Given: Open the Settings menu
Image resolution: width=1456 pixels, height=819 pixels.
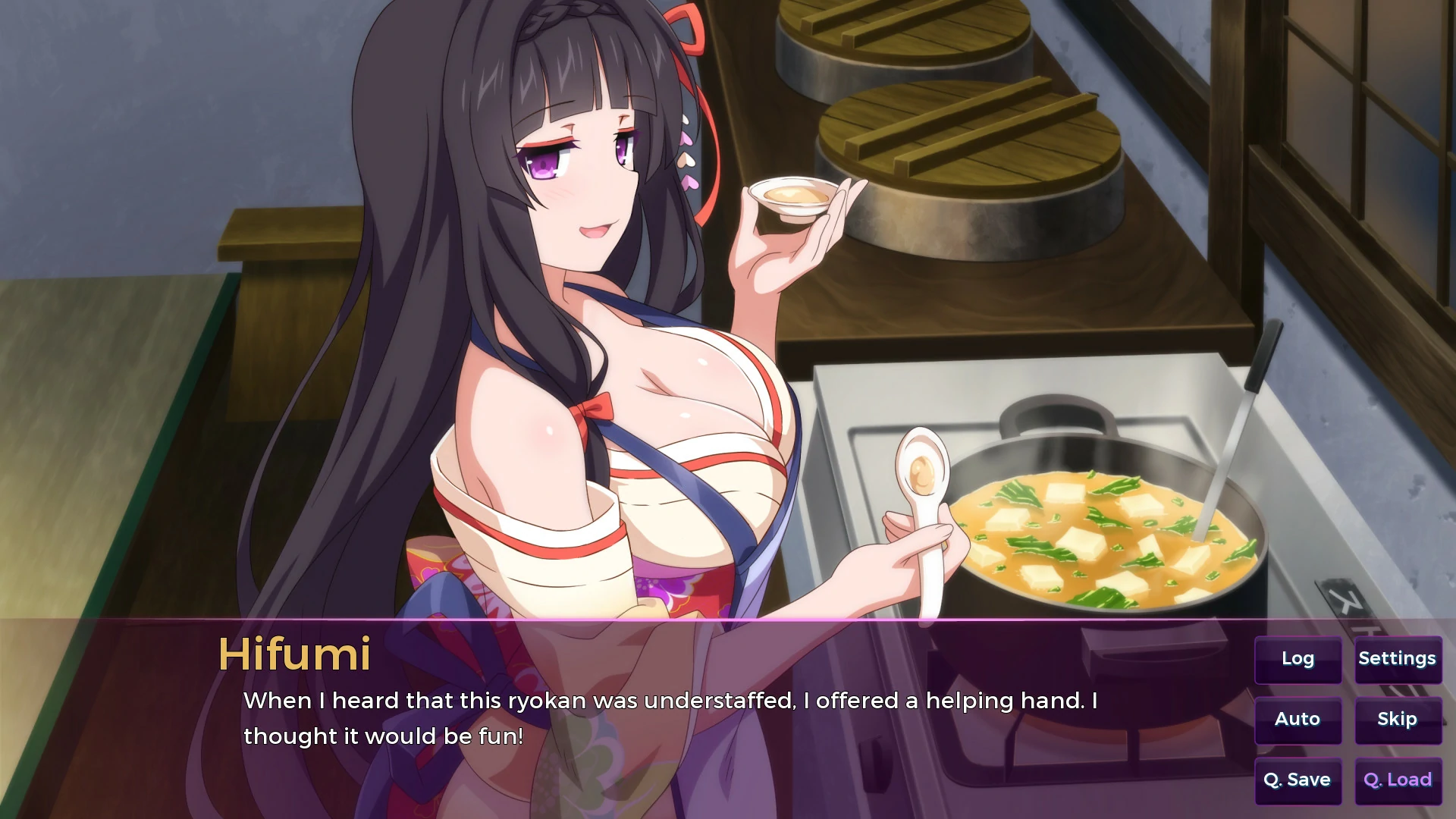Looking at the screenshot, I should pyautogui.click(x=1398, y=659).
